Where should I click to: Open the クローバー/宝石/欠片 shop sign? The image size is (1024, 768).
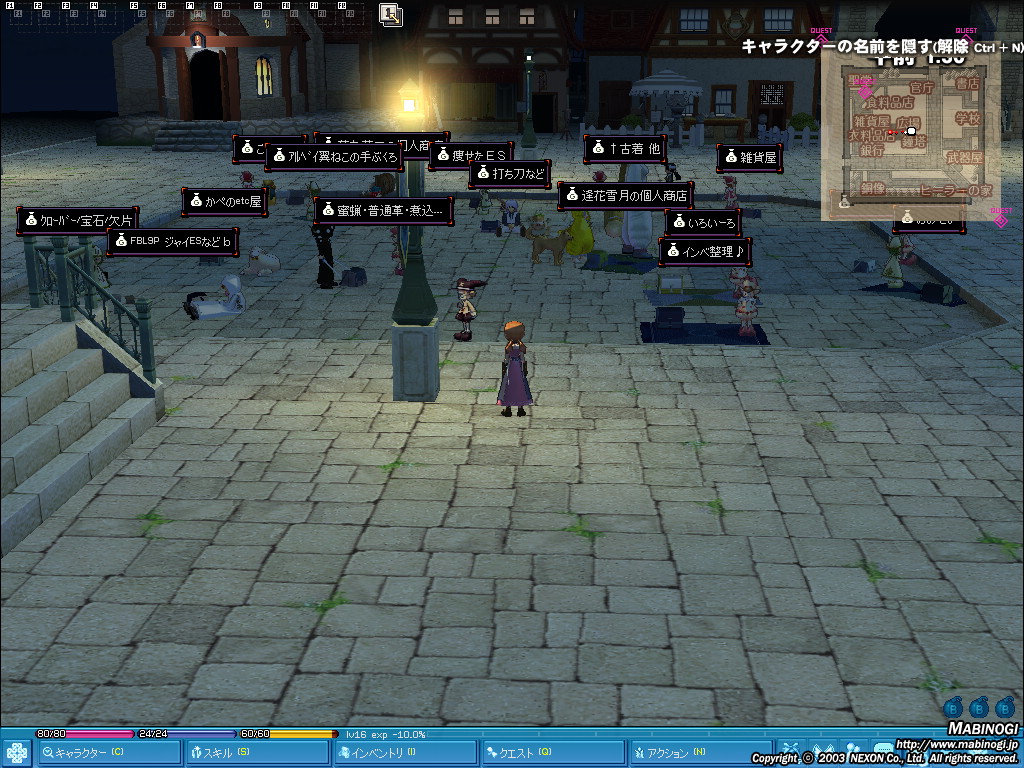(77, 221)
